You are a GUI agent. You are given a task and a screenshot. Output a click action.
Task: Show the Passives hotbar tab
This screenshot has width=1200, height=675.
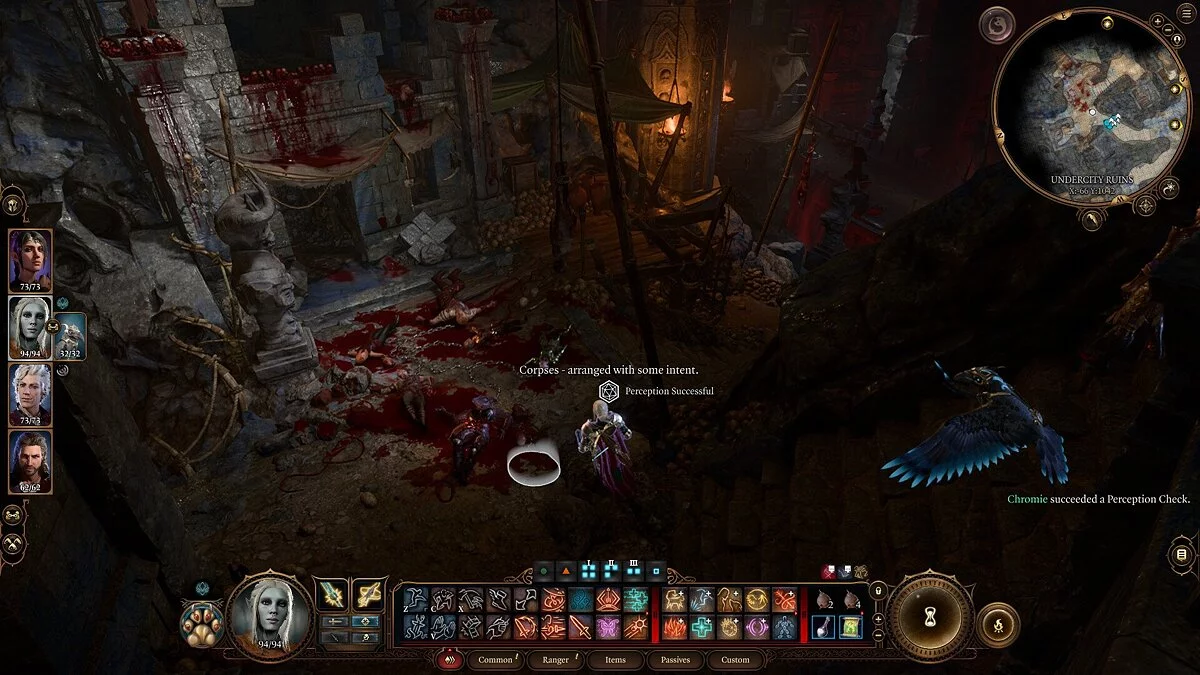(675, 660)
